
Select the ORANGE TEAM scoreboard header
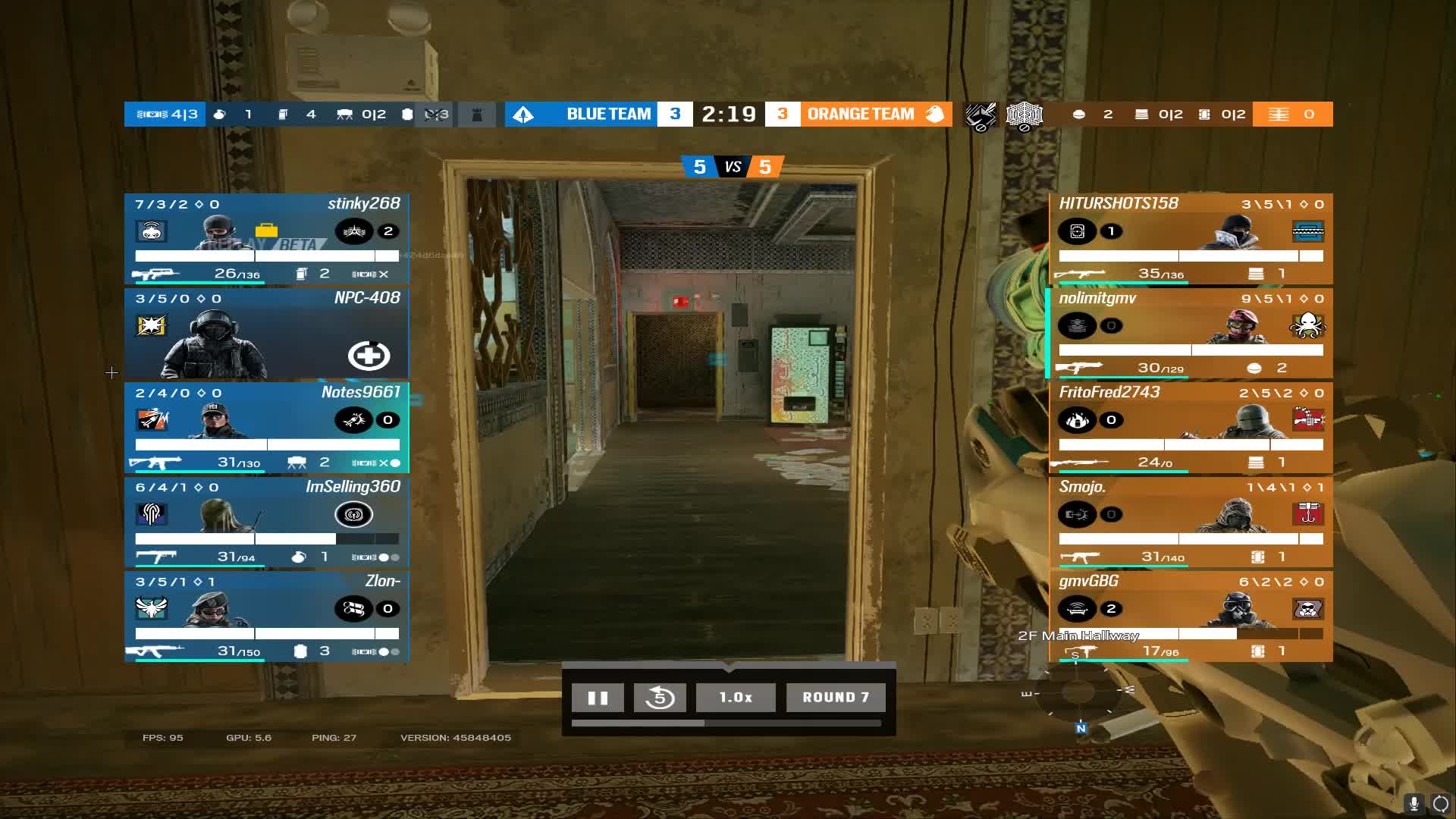tap(861, 114)
